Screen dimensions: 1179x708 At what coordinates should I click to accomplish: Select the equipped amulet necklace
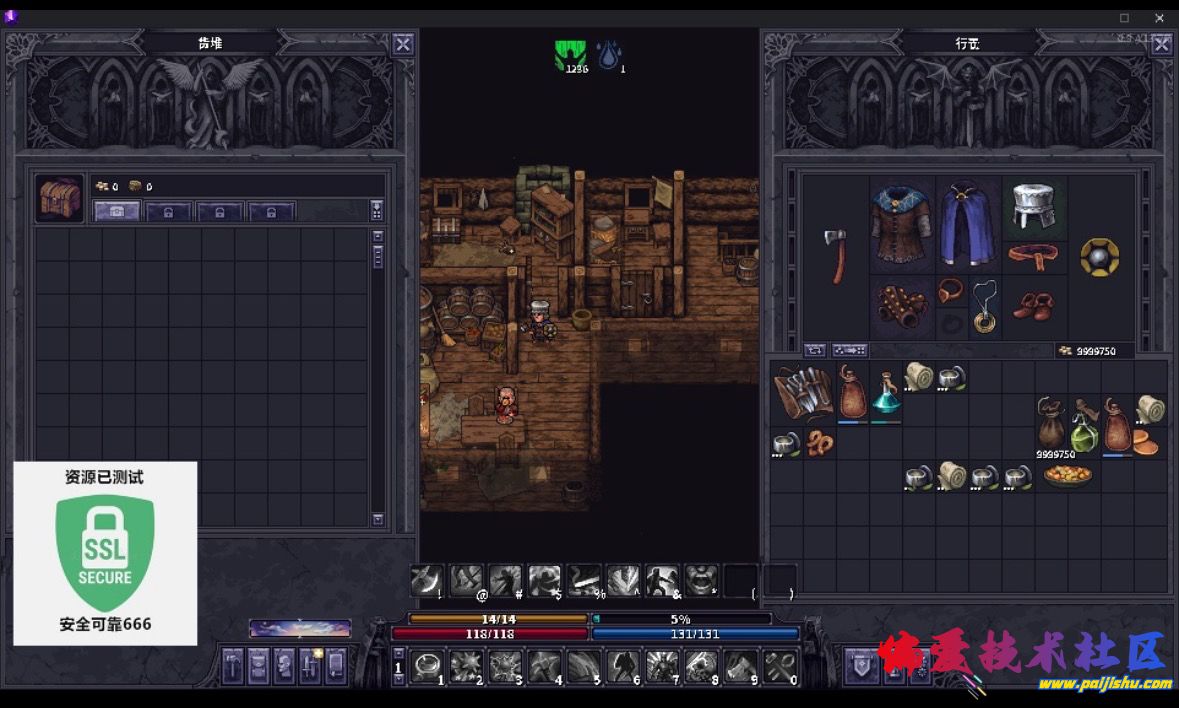tap(984, 304)
